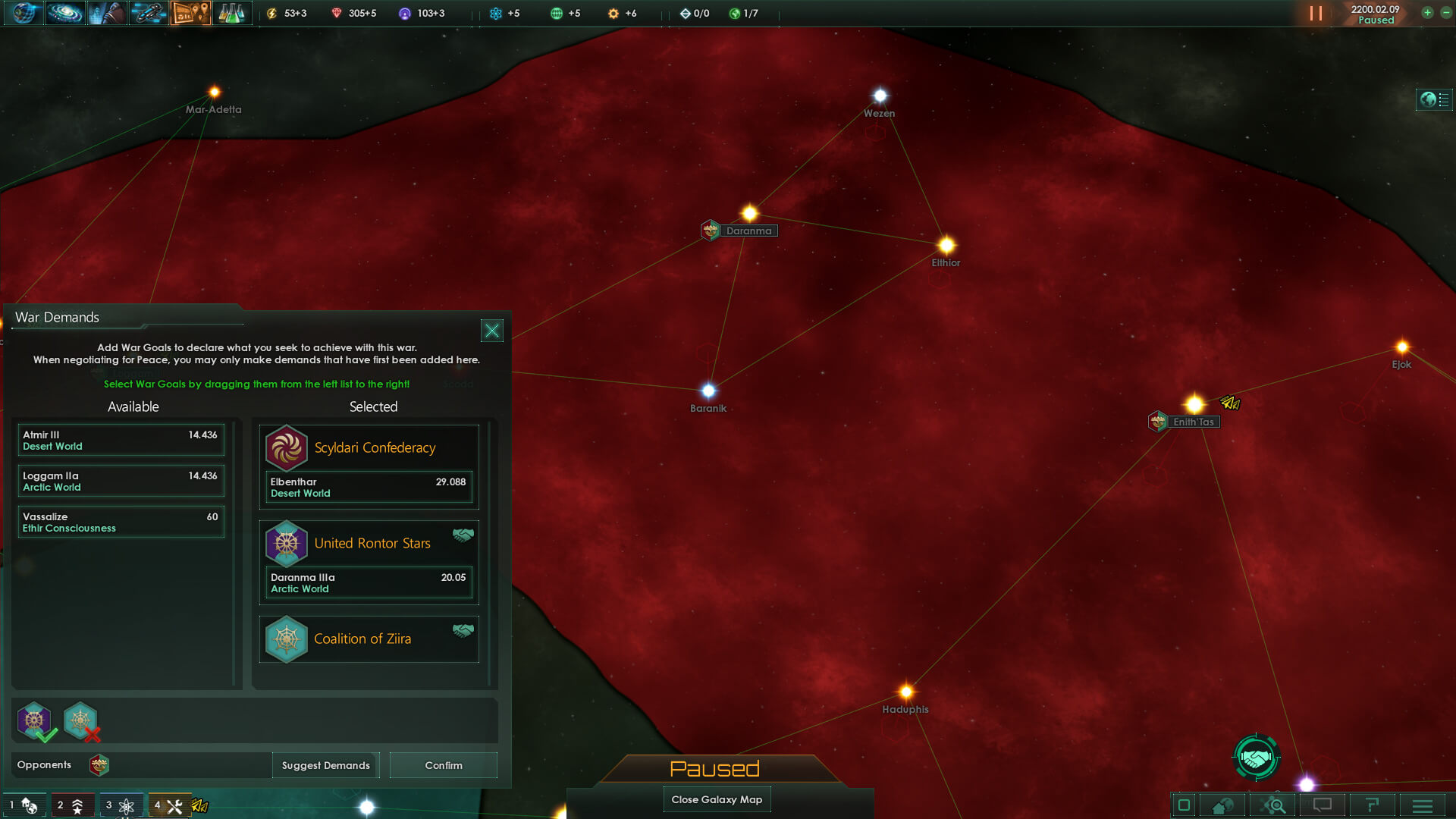Click the Suggest Demands button

[325, 765]
